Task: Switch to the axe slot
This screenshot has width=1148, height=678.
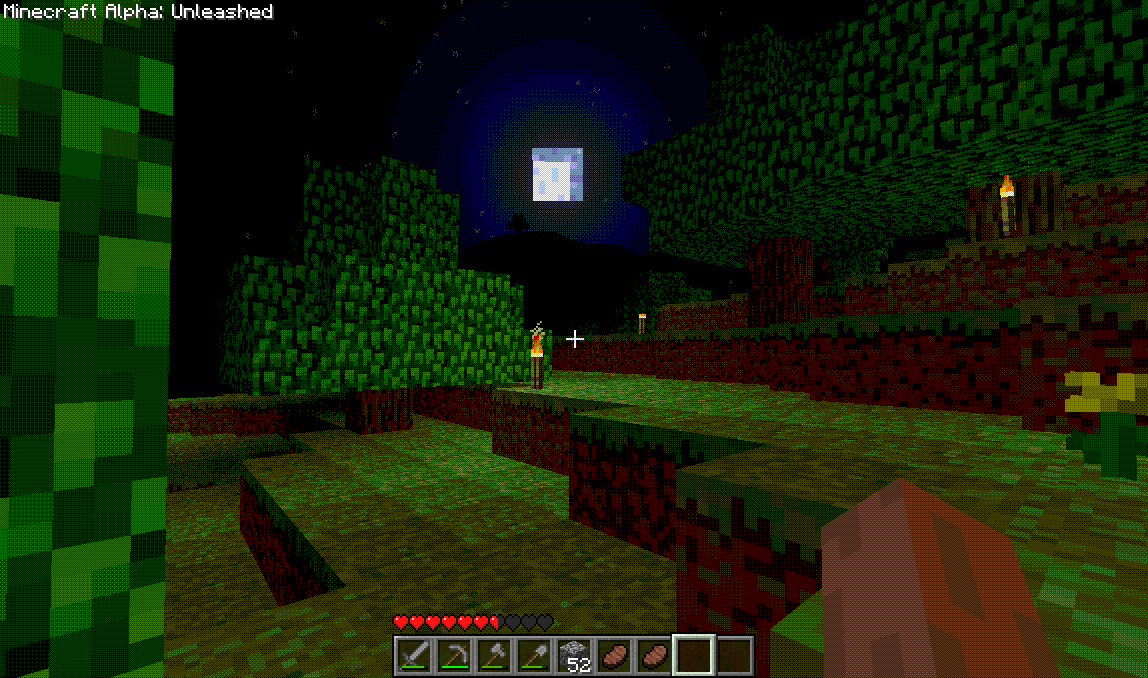Action: [x=494, y=656]
